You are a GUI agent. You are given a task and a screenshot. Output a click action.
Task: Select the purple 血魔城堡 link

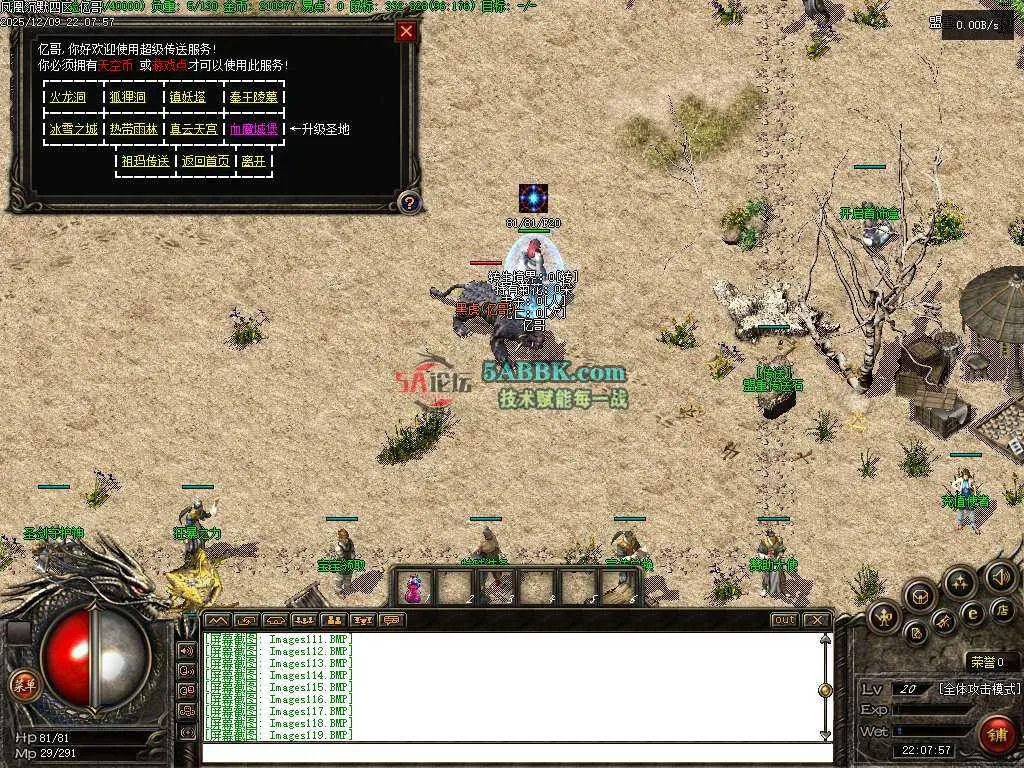(253, 129)
